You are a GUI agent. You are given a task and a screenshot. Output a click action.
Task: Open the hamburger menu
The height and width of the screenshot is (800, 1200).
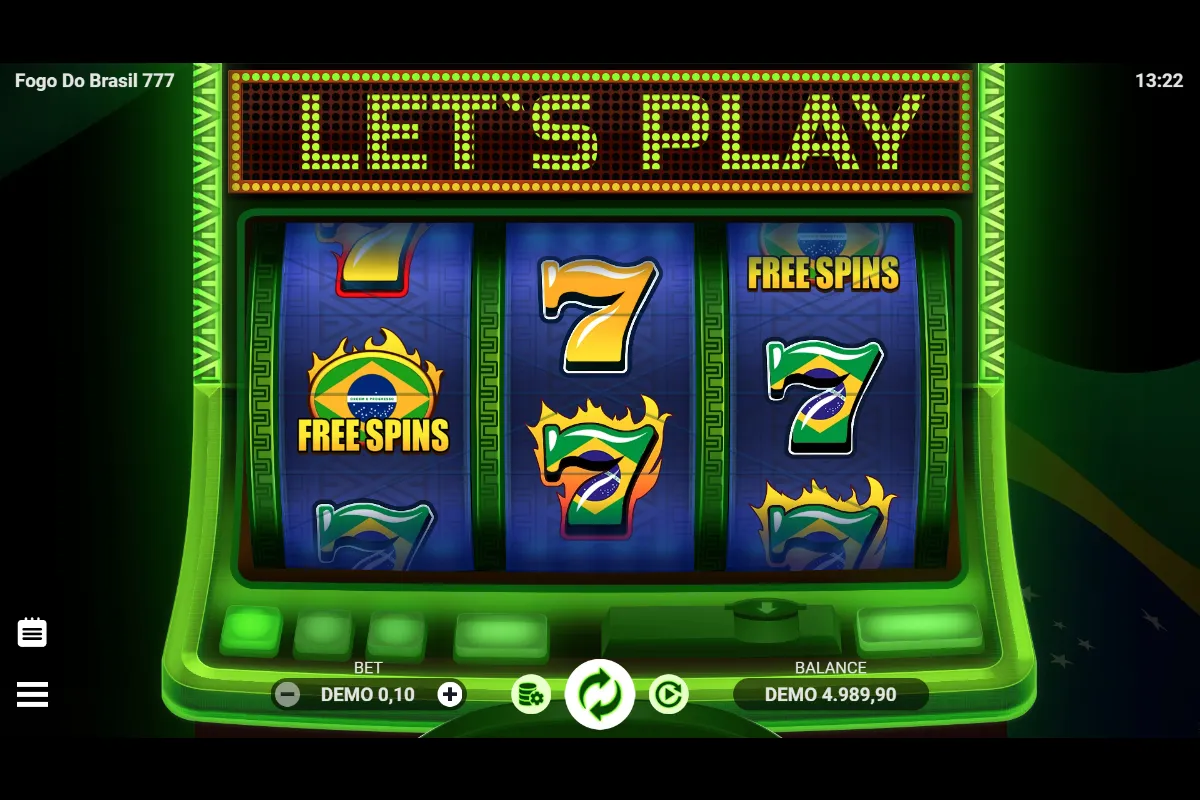(32, 694)
